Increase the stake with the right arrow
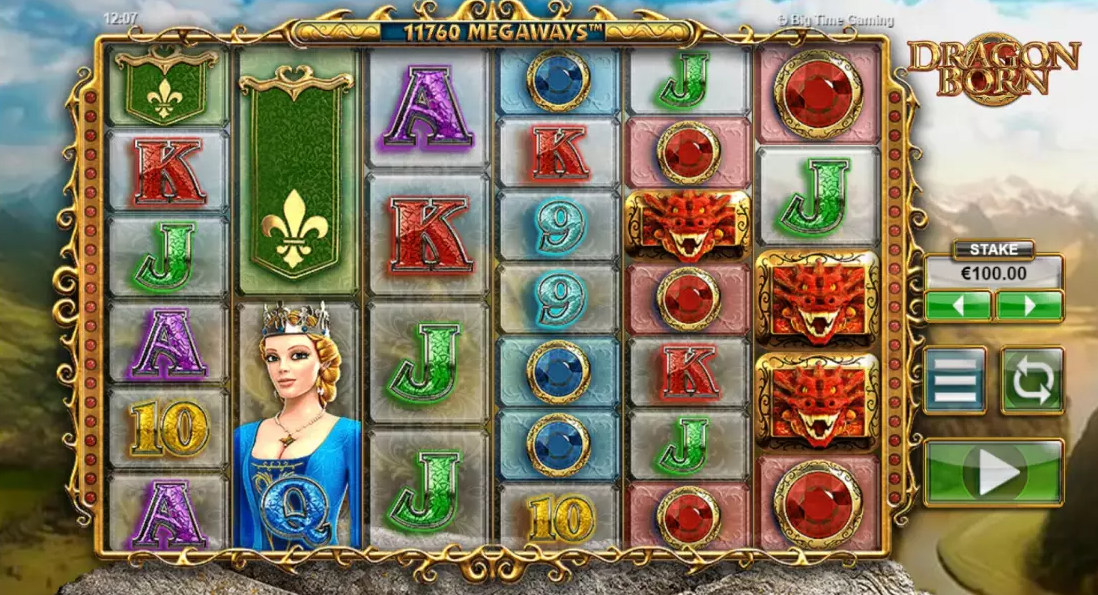 pos(1029,305)
